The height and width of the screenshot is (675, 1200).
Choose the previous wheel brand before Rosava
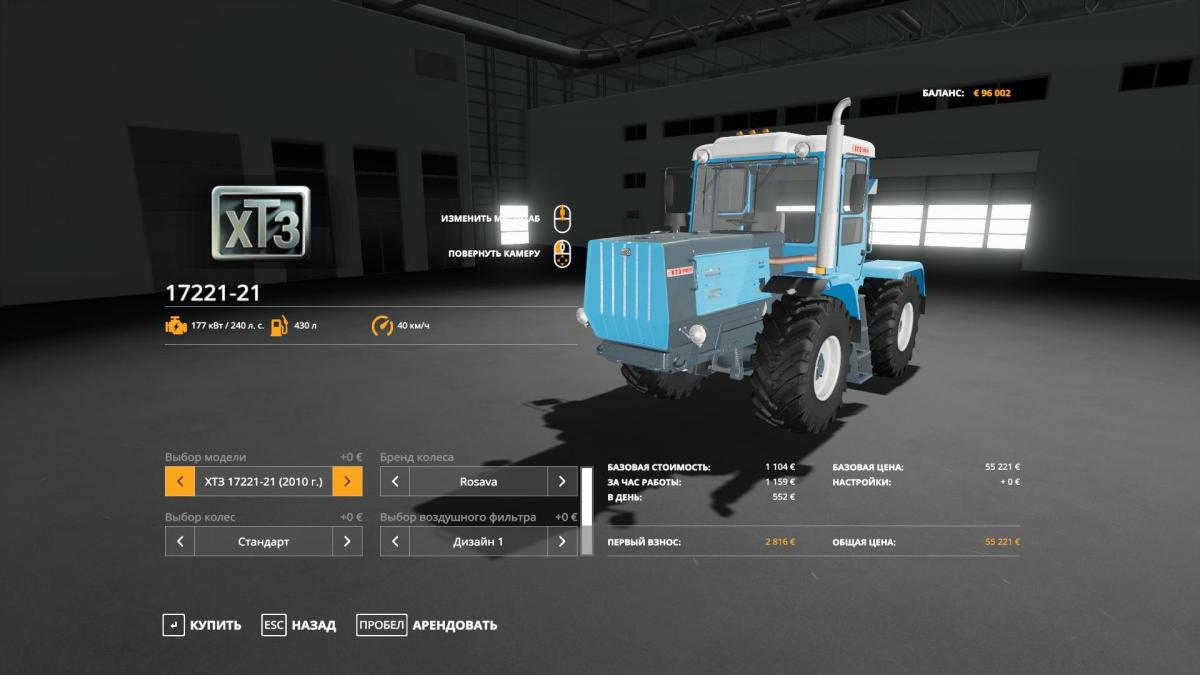click(395, 481)
